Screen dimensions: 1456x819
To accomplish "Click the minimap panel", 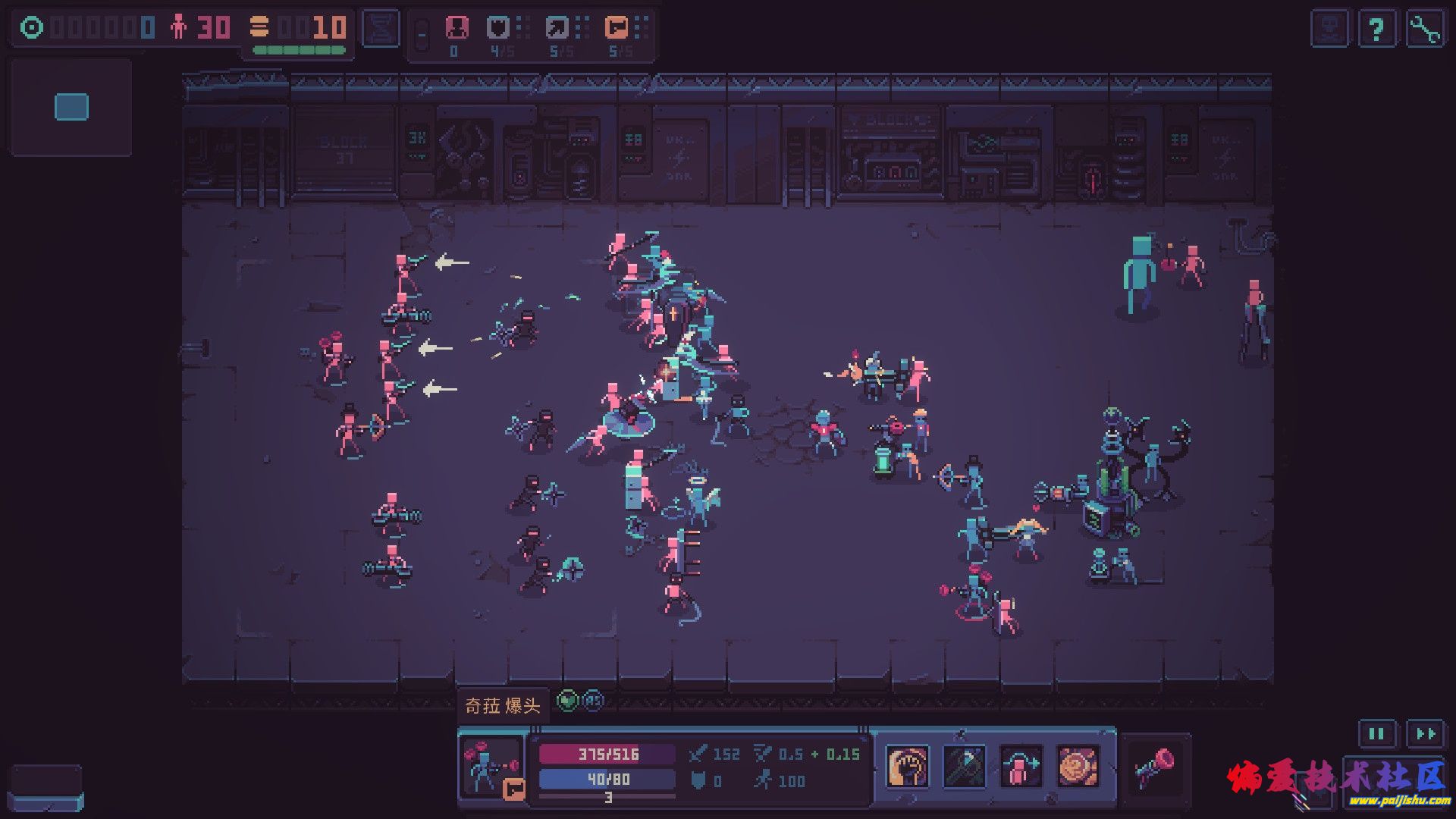I will coord(71,107).
